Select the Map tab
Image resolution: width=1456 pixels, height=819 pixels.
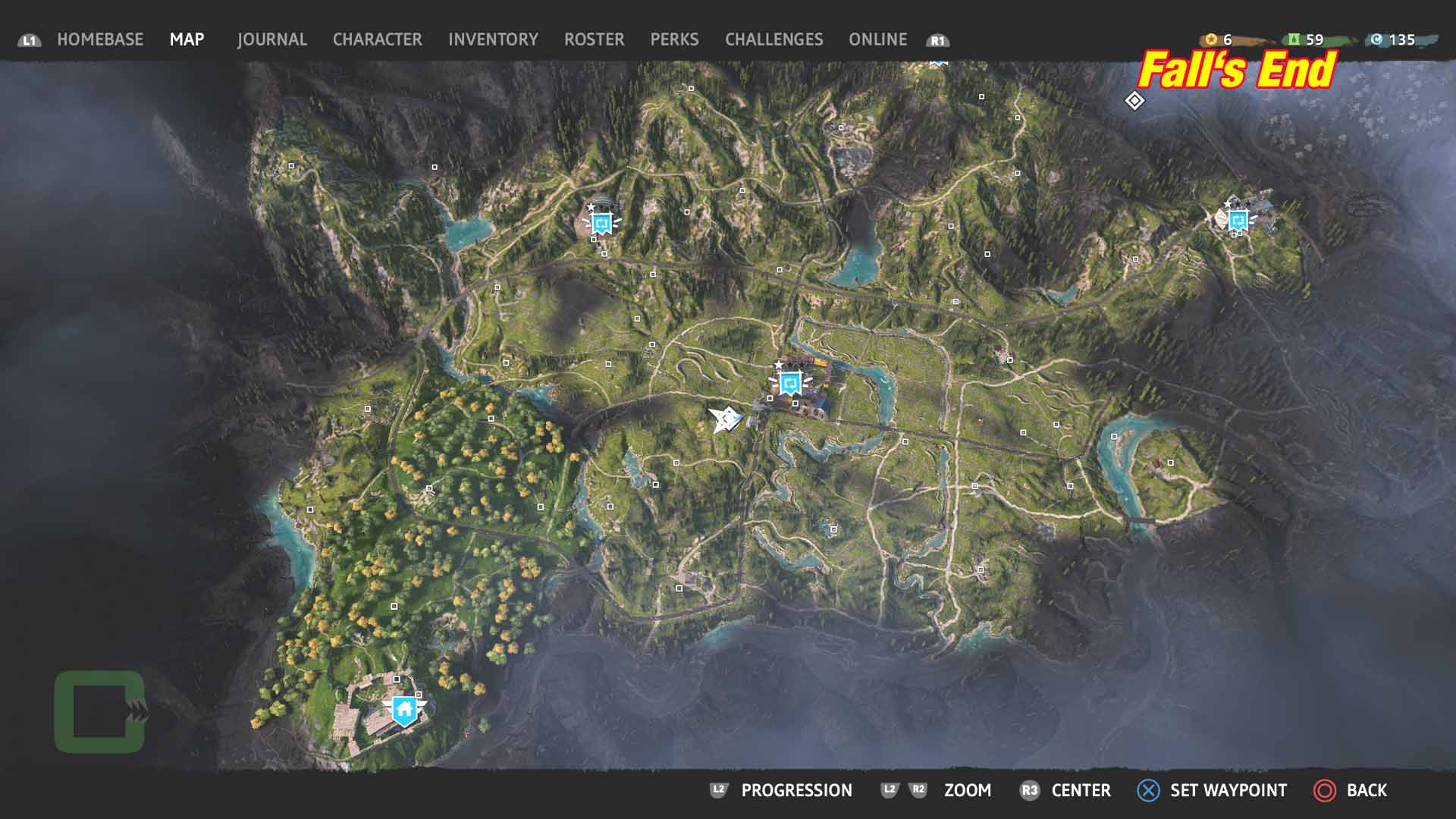(x=187, y=39)
